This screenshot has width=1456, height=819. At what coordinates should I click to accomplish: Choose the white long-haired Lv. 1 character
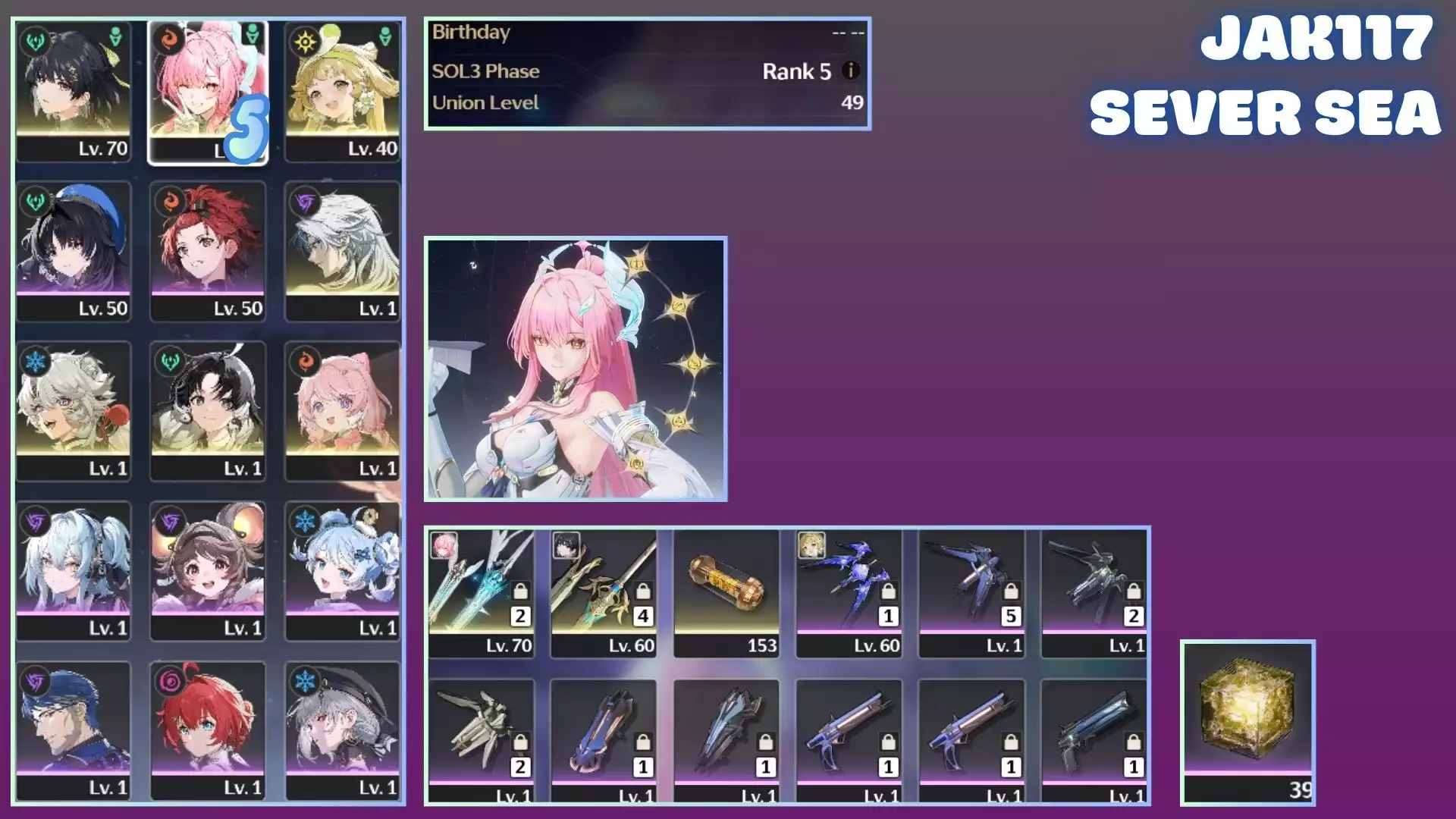pos(342,251)
